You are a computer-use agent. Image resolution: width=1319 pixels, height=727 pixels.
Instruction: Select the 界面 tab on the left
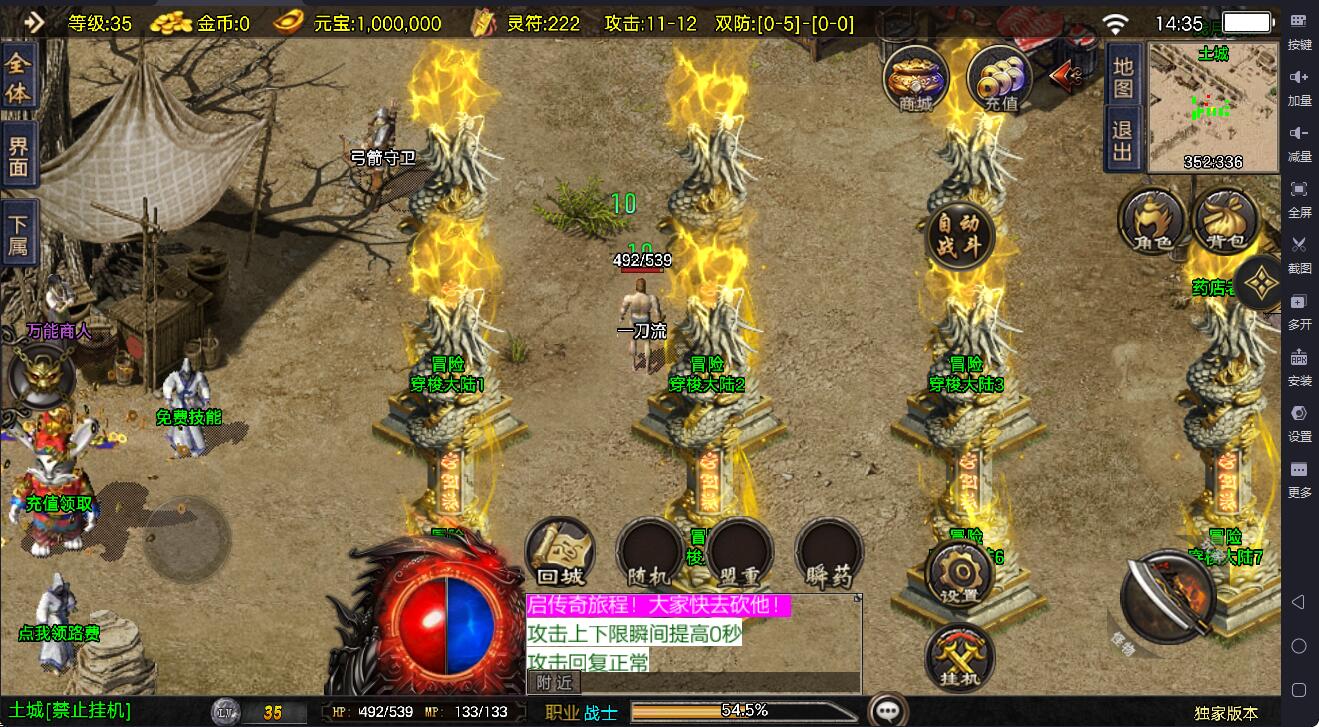pyautogui.click(x=19, y=155)
